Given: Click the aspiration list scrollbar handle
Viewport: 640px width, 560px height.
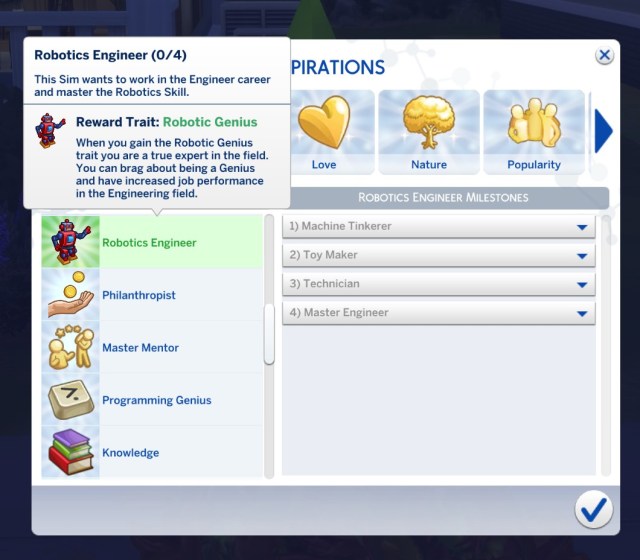Looking at the screenshot, I should coord(269,334).
